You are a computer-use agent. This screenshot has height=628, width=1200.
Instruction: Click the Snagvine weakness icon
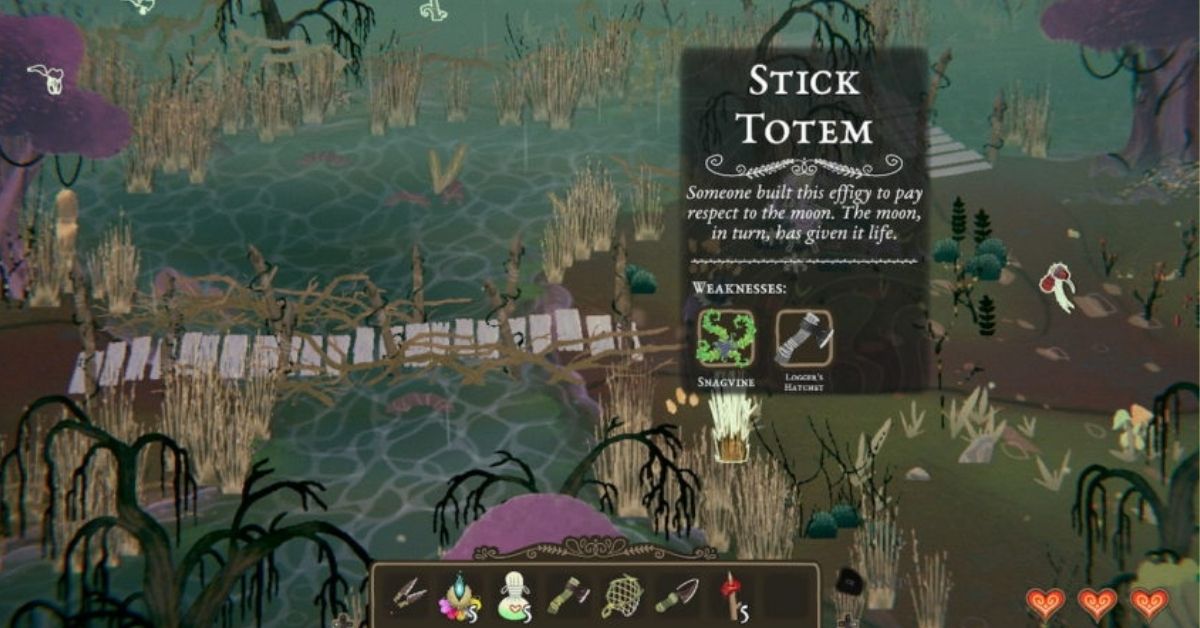click(727, 339)
